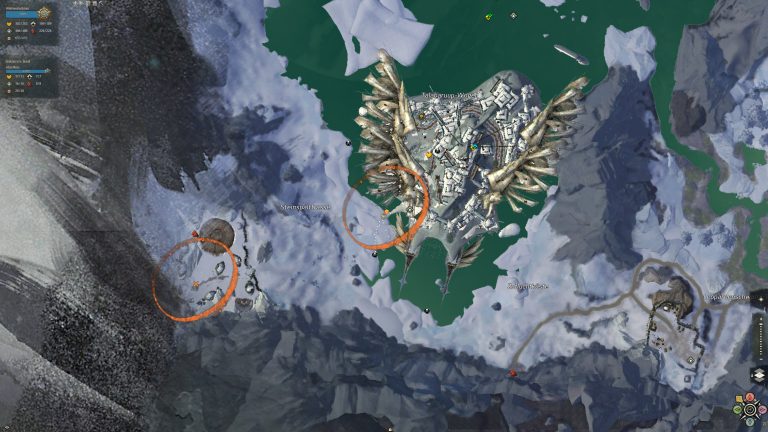
Task: Click the center of the marker wheel
Action: pos(748,409)
